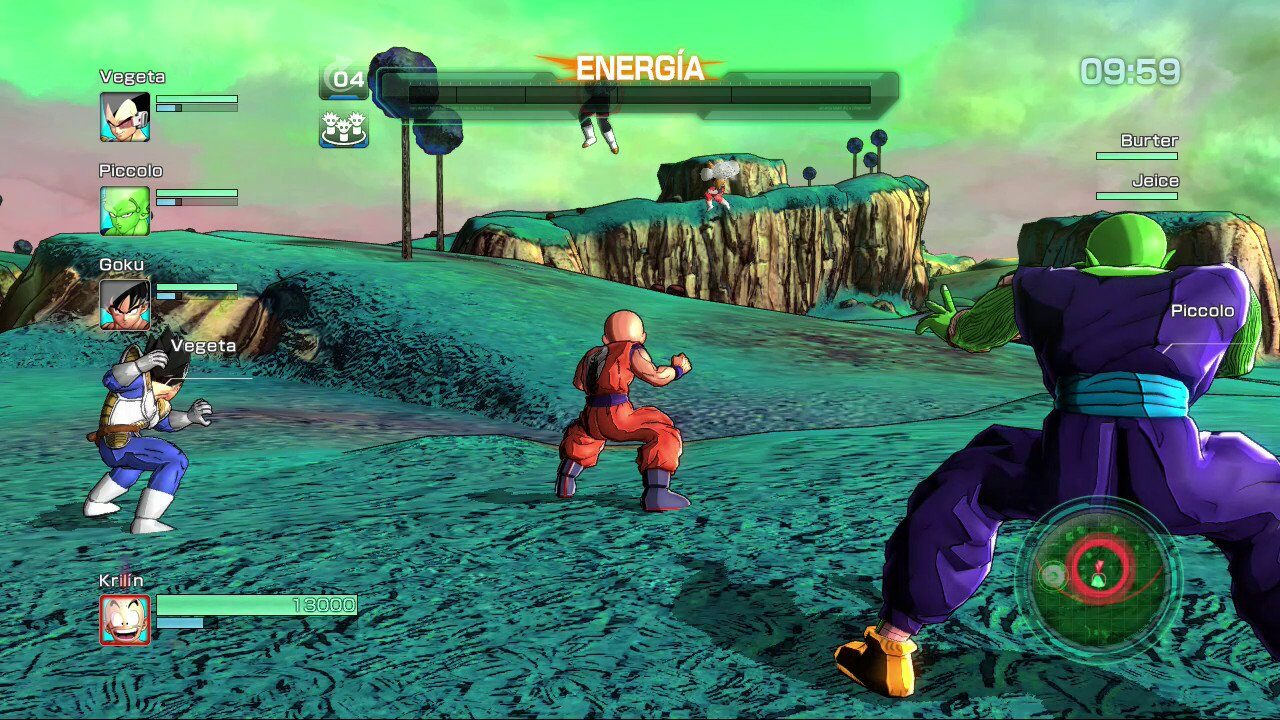Screen dimensions: 1280x720
Task: Click the three-fighters team icon
Action: coord(344,129)
